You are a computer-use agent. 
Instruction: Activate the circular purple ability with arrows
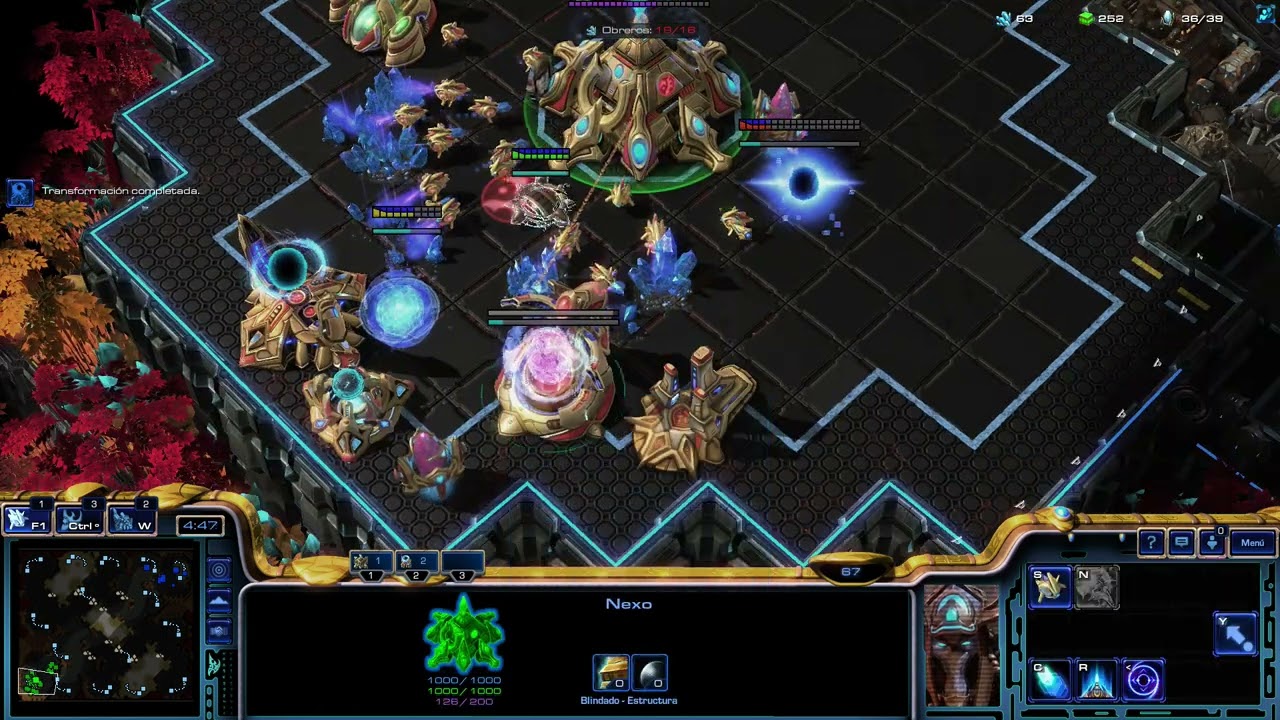pyautogui.click(x=1143, y=680)
